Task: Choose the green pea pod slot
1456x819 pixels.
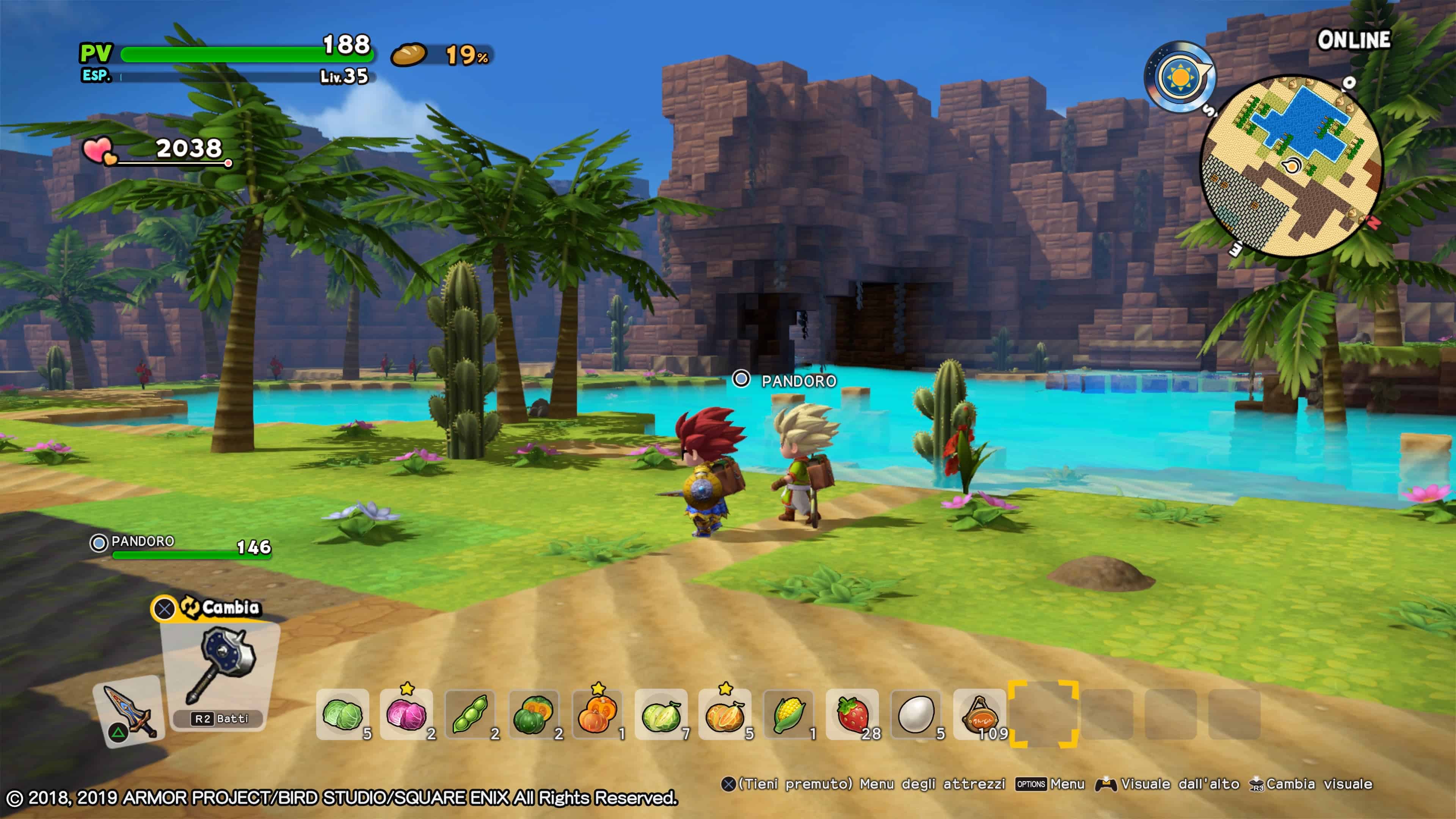Action: click(x=470, y=714)
